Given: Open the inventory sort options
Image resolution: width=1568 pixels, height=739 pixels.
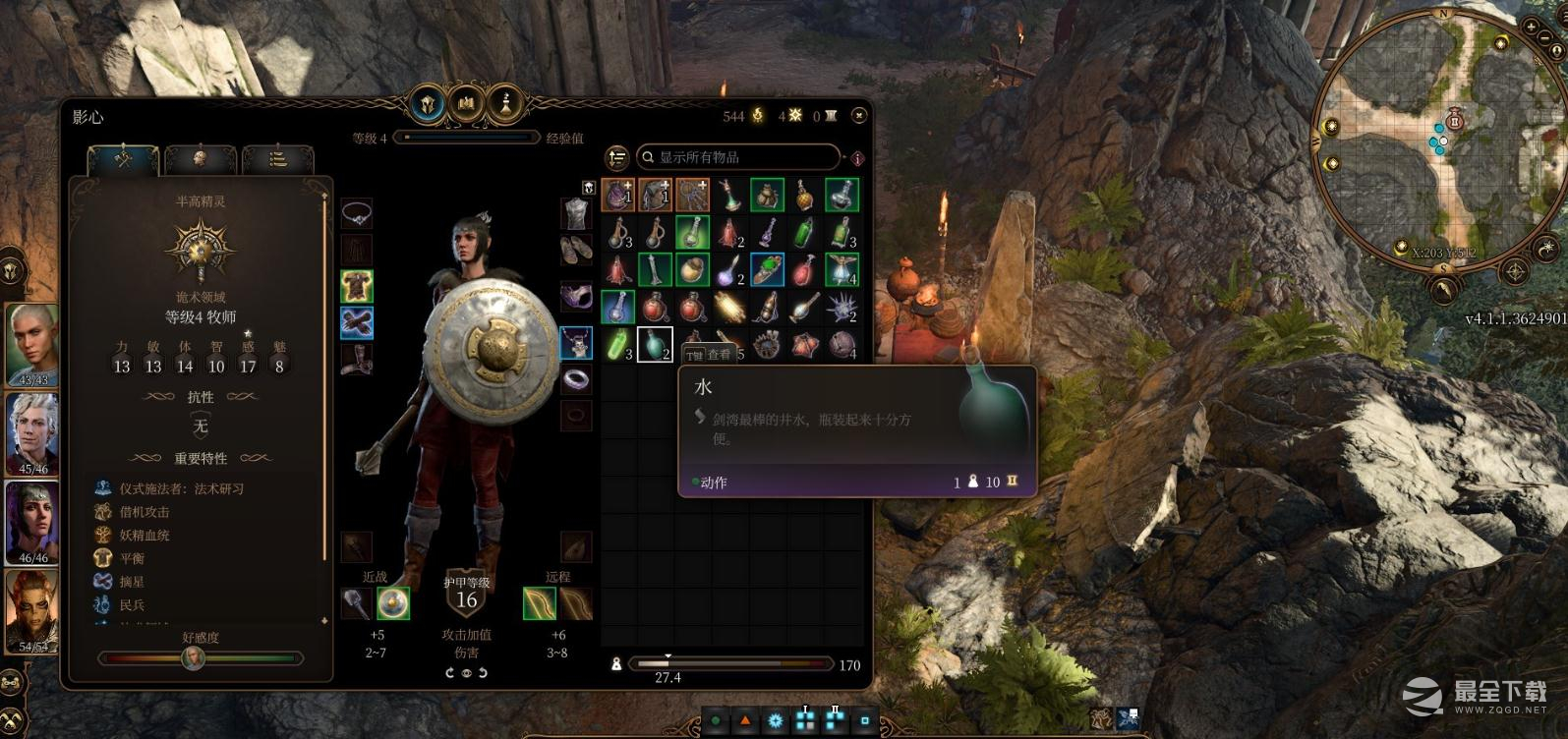Looking at the screenshot, I should coord(616,157).
